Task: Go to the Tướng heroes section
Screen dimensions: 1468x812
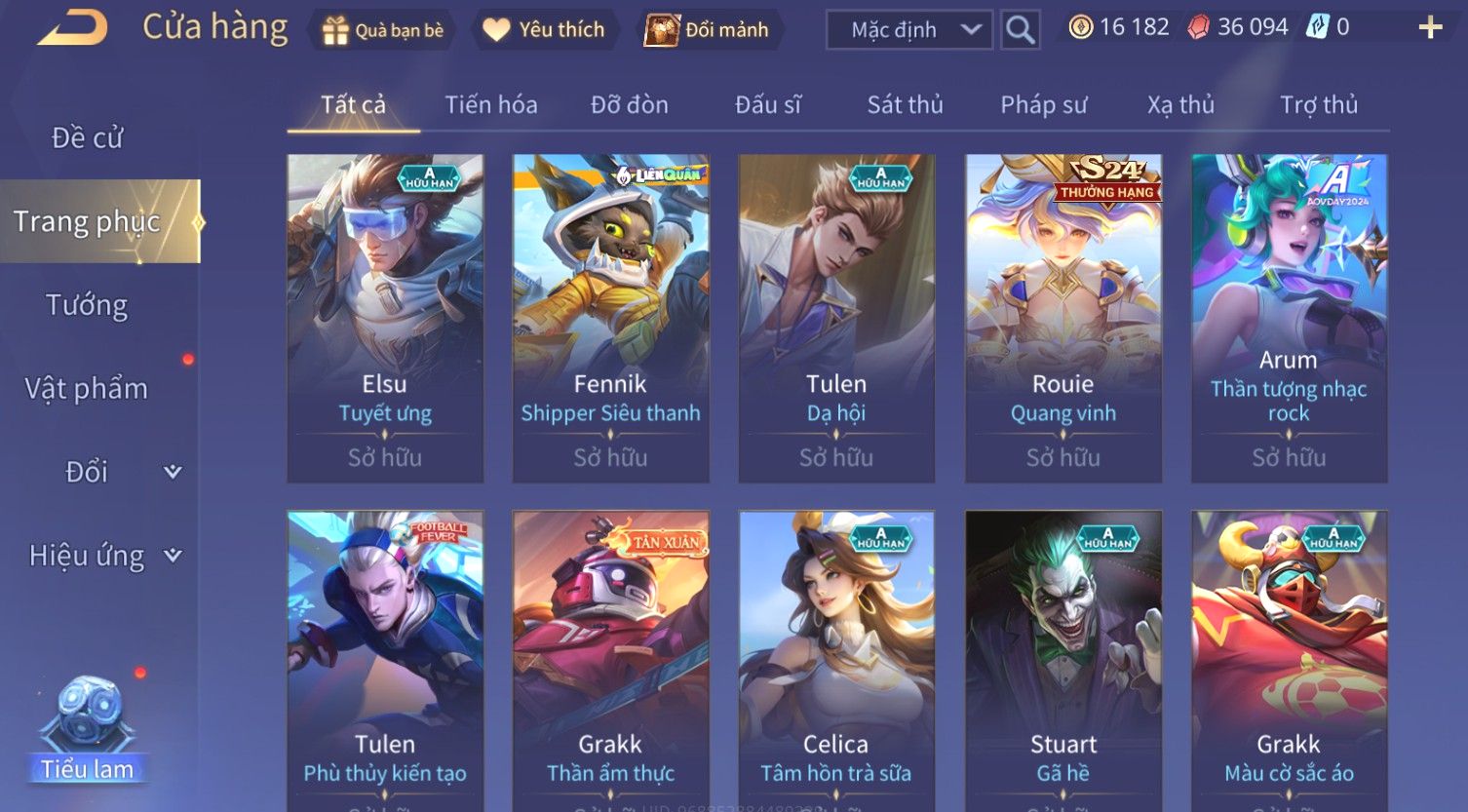Action: coord(88,306)
